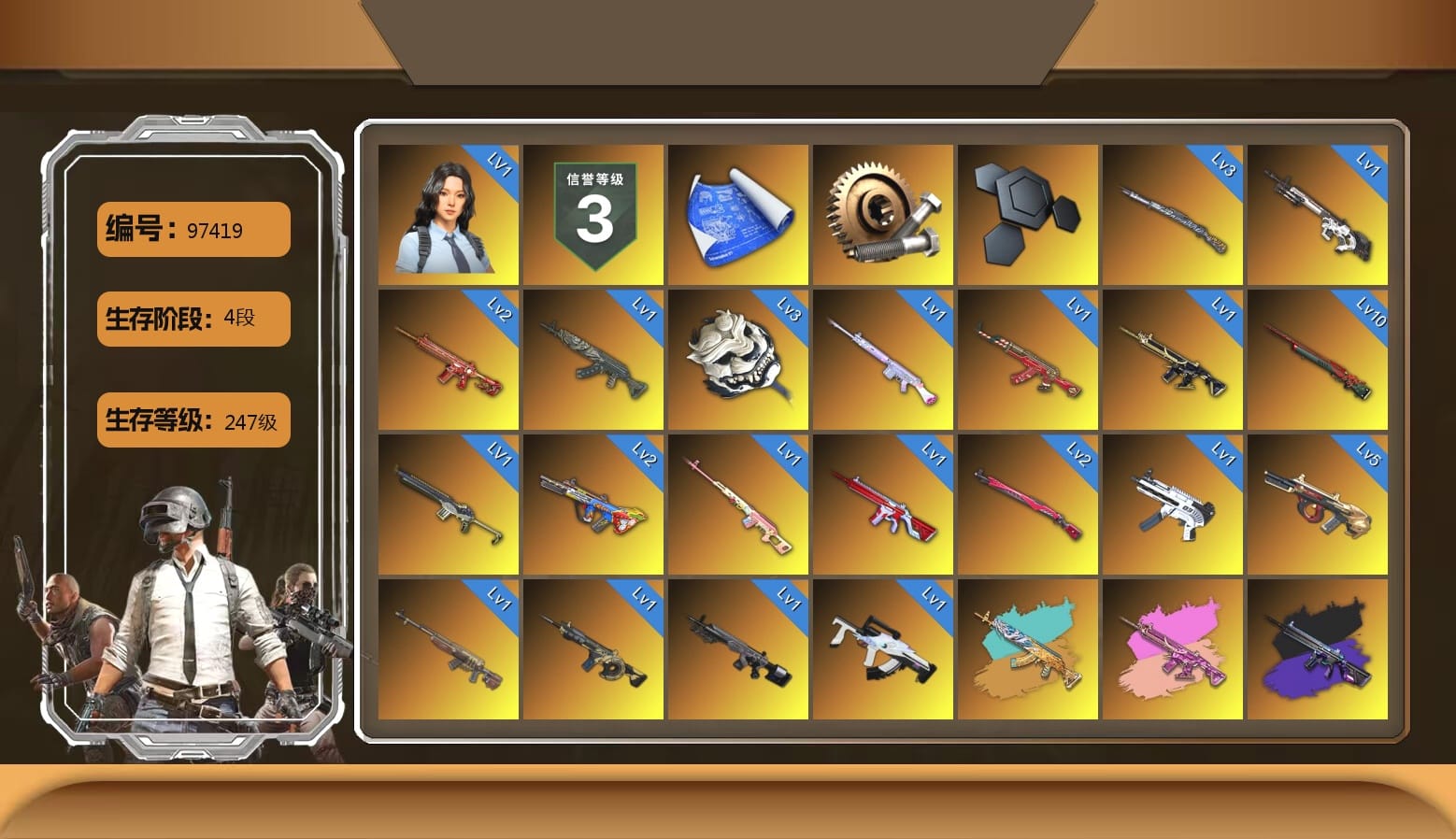Image resolution: width=1456 pixels, height=839 pixels.
Task: Select the female character avatar tile
Action: tap(448, 213)
